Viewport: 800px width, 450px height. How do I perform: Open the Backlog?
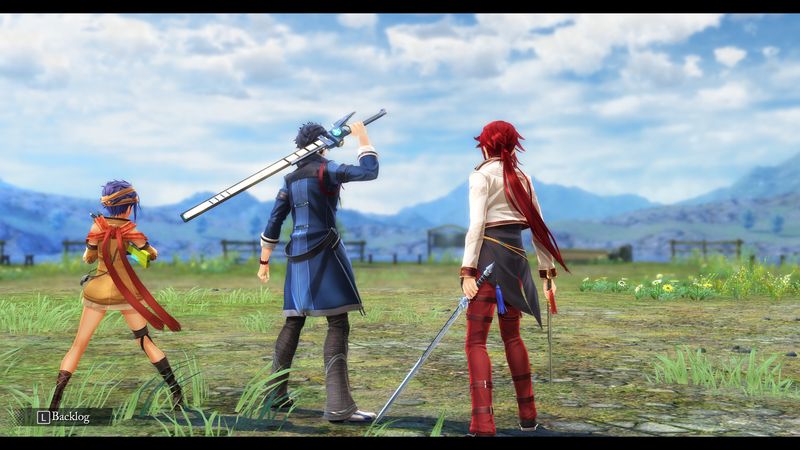click(x=66, y=416)
